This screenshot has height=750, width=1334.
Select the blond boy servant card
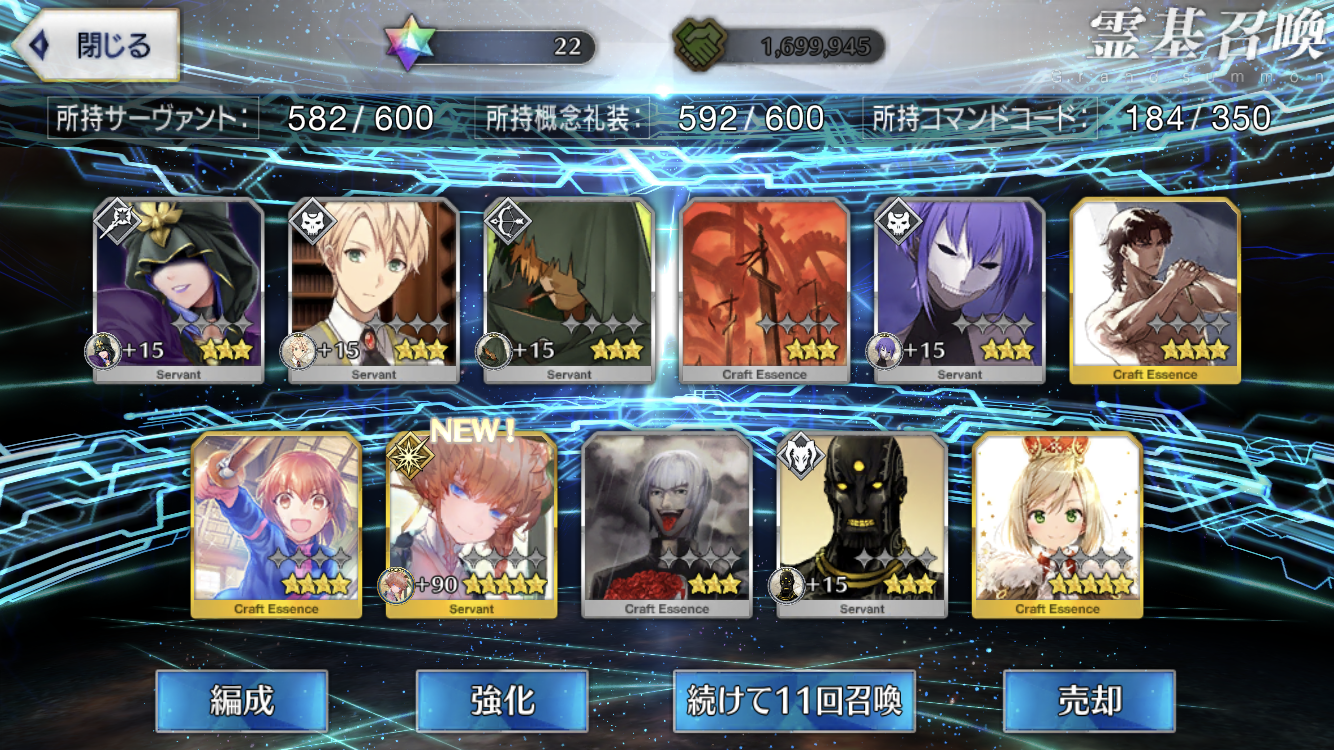(373, 290)
